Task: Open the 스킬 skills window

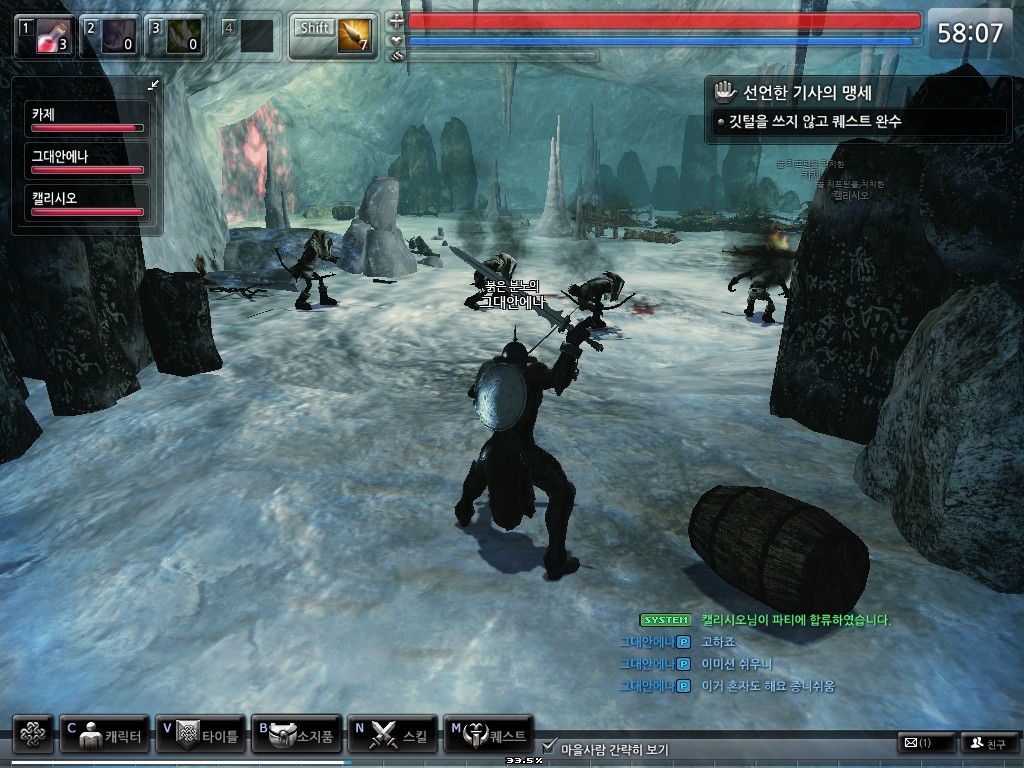Action: [x=391, y=735]
